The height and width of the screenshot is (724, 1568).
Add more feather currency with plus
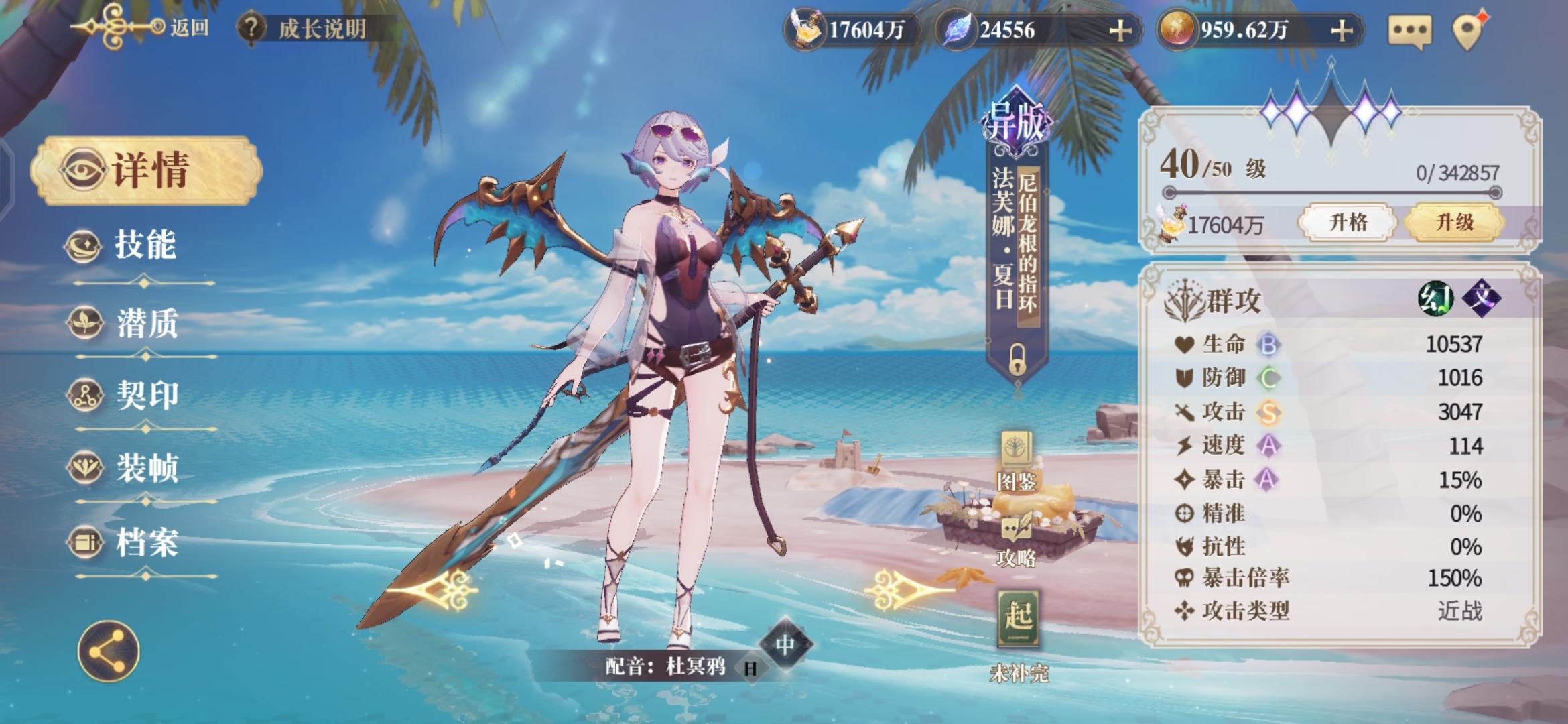(x=1120, y=31)
